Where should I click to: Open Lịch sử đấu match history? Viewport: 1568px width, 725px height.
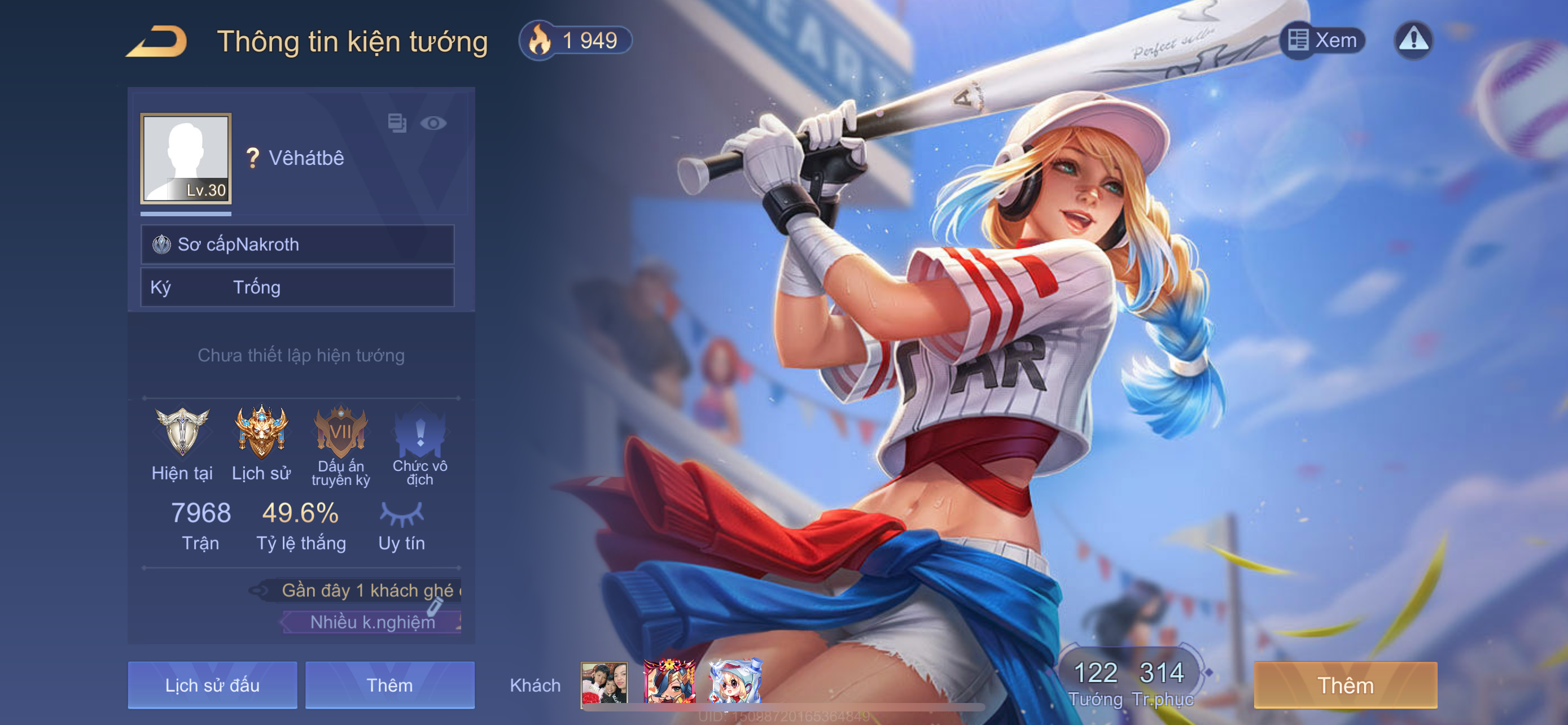pyautogui.click(x=212, y=685)
